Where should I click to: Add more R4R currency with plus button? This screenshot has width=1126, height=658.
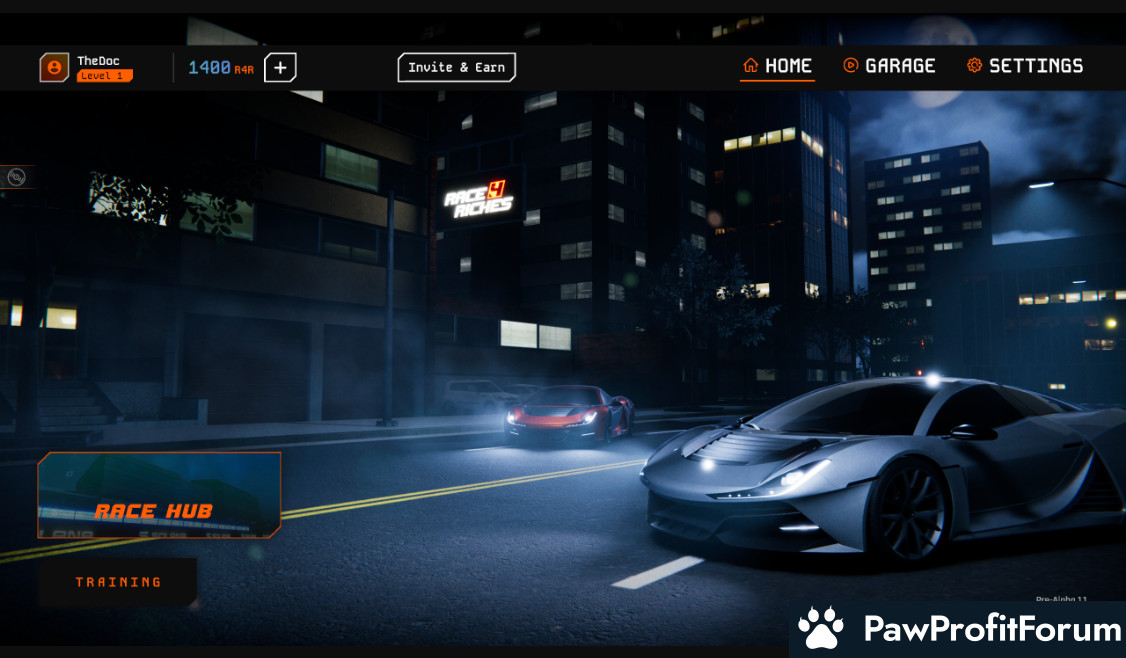pos(280,68)
